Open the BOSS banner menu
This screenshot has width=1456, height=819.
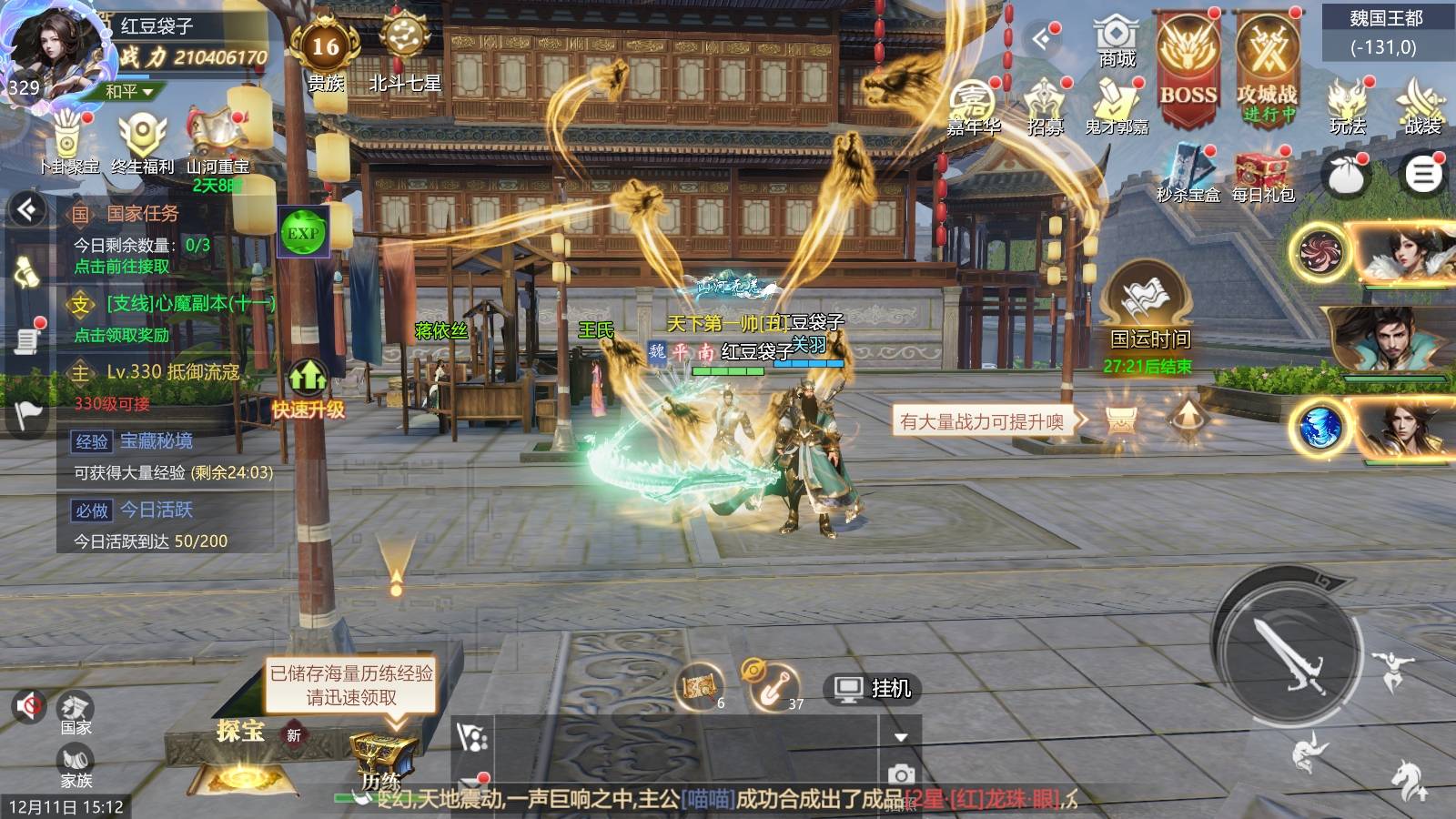point(1188,66)
